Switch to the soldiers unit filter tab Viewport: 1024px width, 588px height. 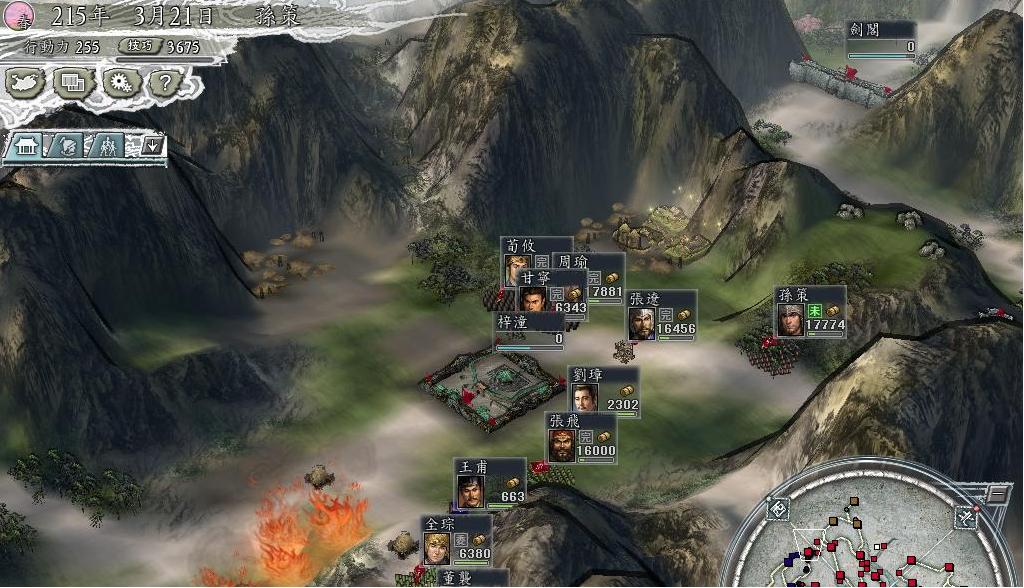click(107, 146)
